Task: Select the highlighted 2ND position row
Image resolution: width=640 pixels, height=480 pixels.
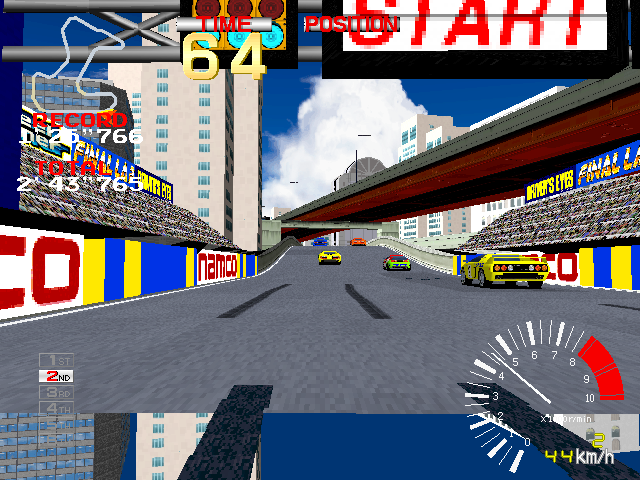Action: 56,376
